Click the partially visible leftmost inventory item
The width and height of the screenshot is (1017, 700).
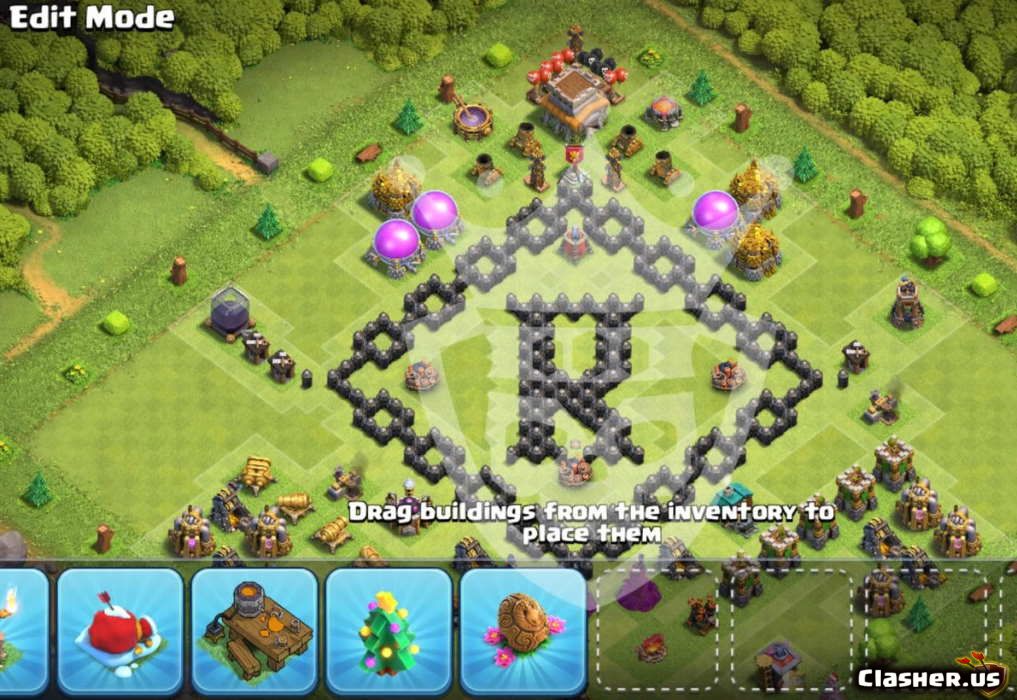[20, 631]
